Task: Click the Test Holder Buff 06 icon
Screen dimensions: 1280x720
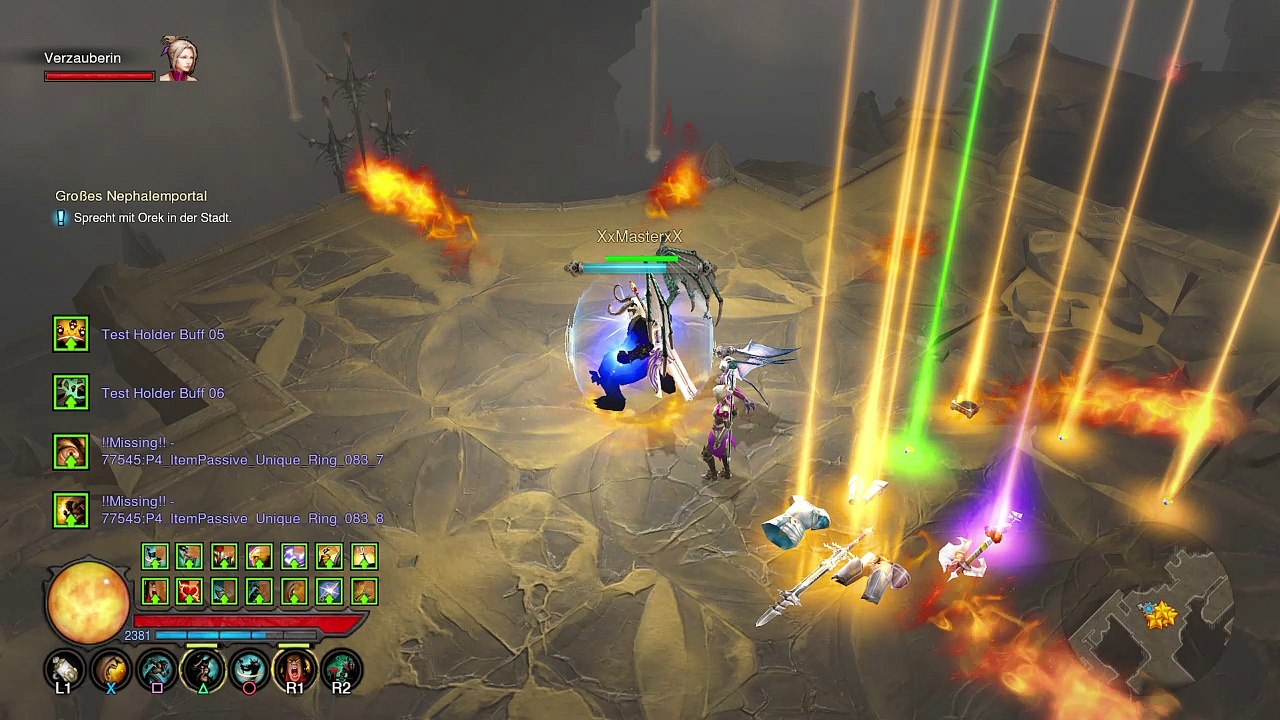Action: click(x=71, y=393)
